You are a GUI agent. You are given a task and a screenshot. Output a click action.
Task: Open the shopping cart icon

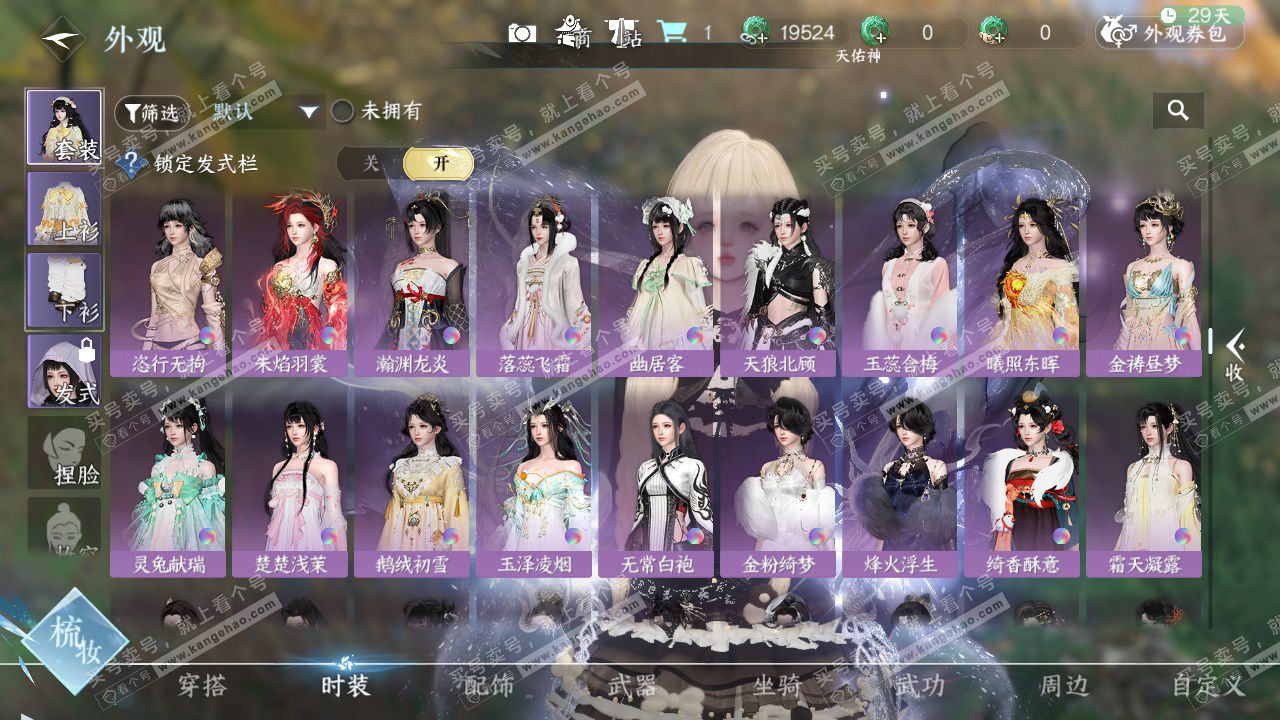tap(672, 33)
